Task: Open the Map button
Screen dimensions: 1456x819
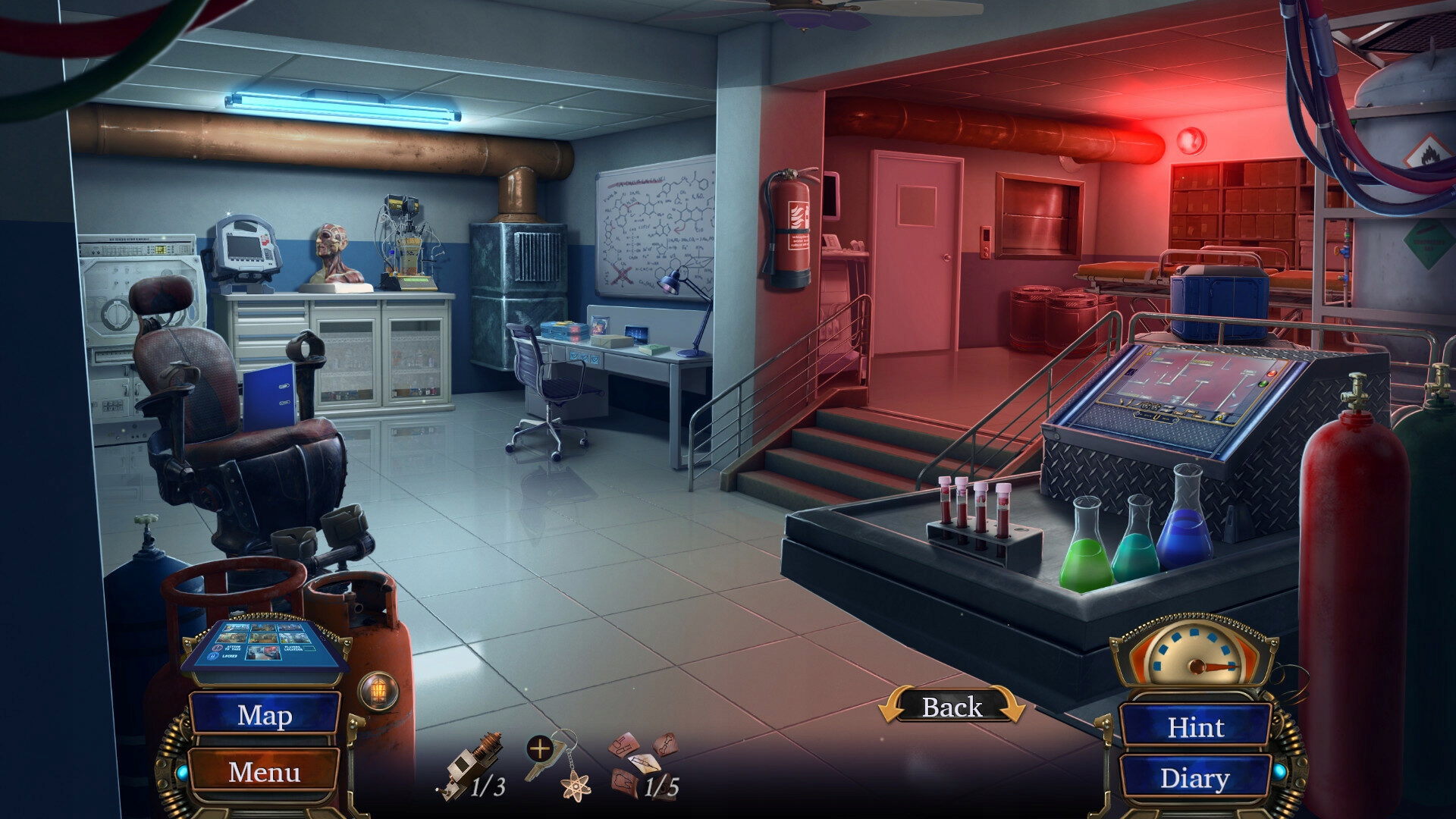Action: point(264,714)
